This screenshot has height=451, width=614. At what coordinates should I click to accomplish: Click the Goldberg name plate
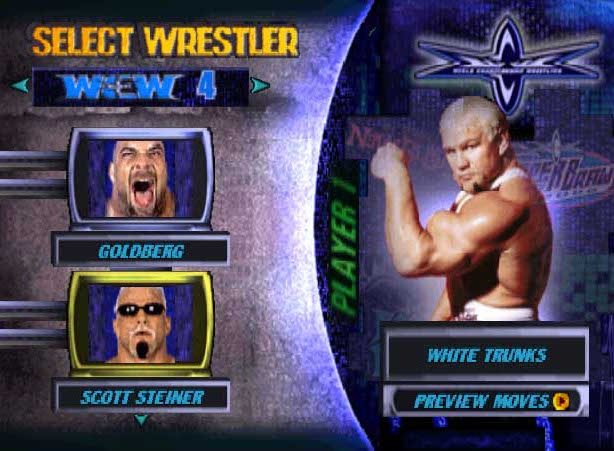coord(141,251)
